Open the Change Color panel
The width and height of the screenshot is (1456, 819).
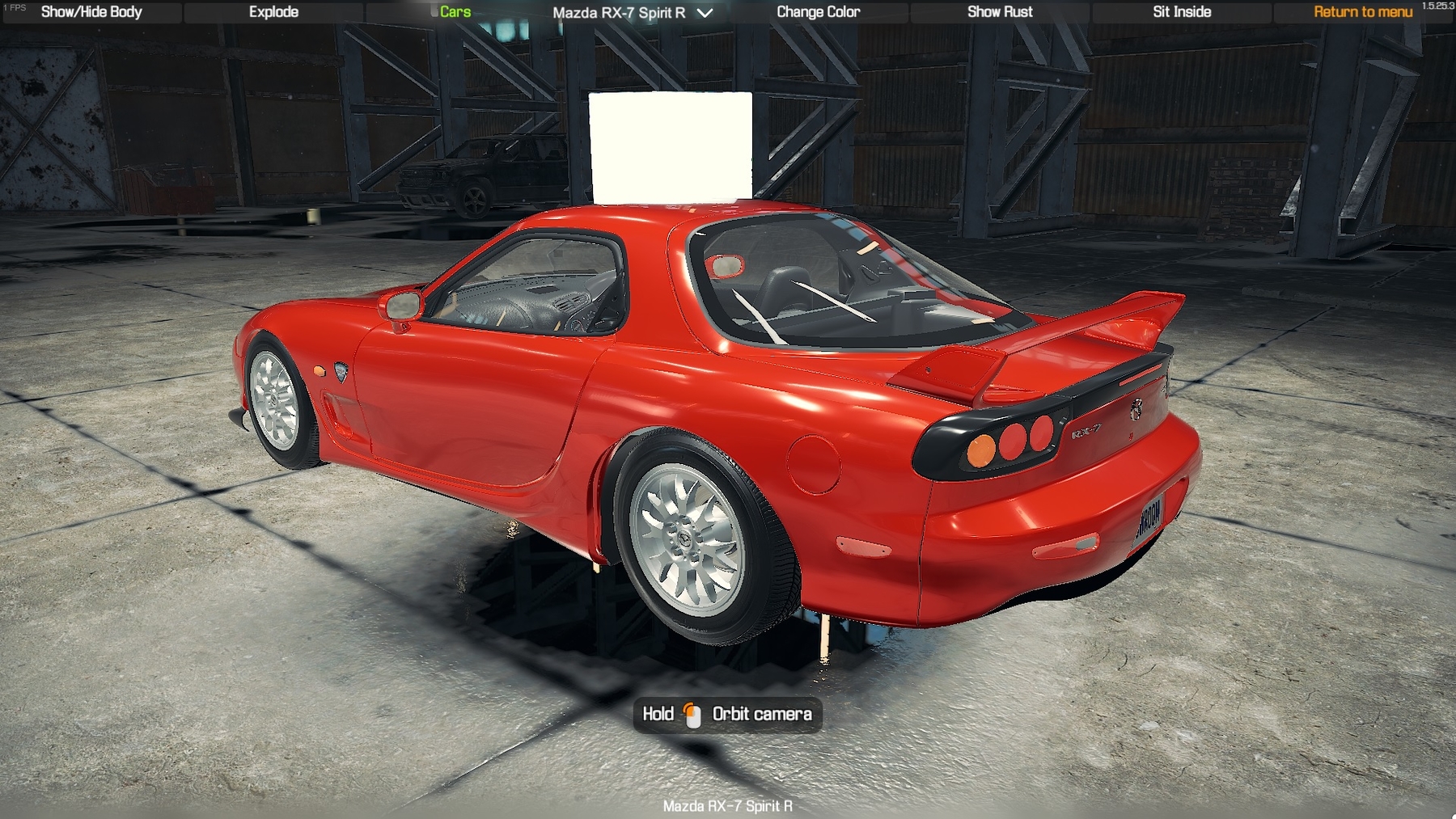(x=819, y=12)
